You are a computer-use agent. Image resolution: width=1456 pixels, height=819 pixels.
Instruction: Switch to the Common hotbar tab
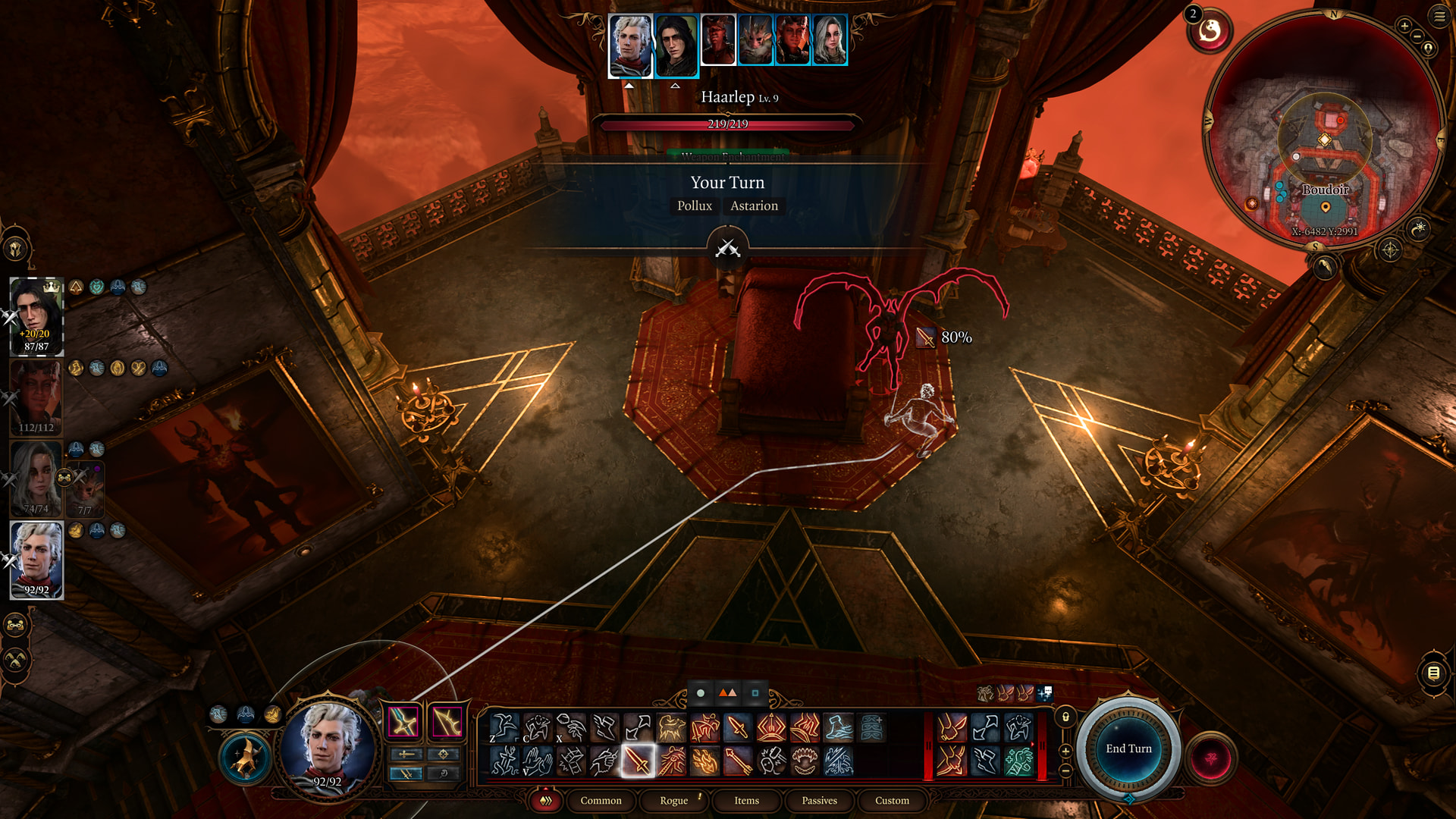pos(601,800)
